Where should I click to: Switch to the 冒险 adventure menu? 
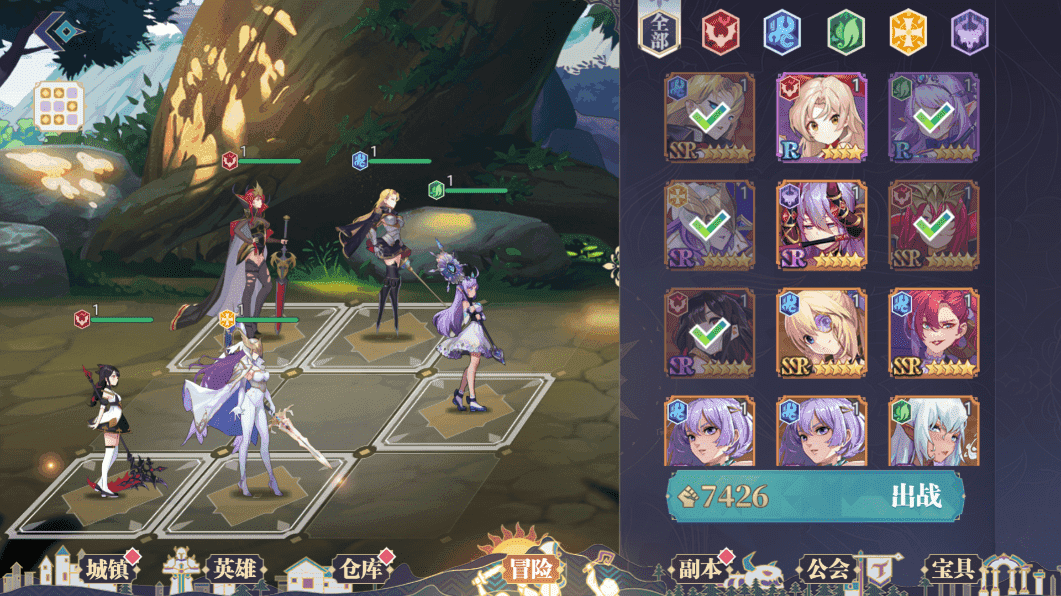point(530,569)
